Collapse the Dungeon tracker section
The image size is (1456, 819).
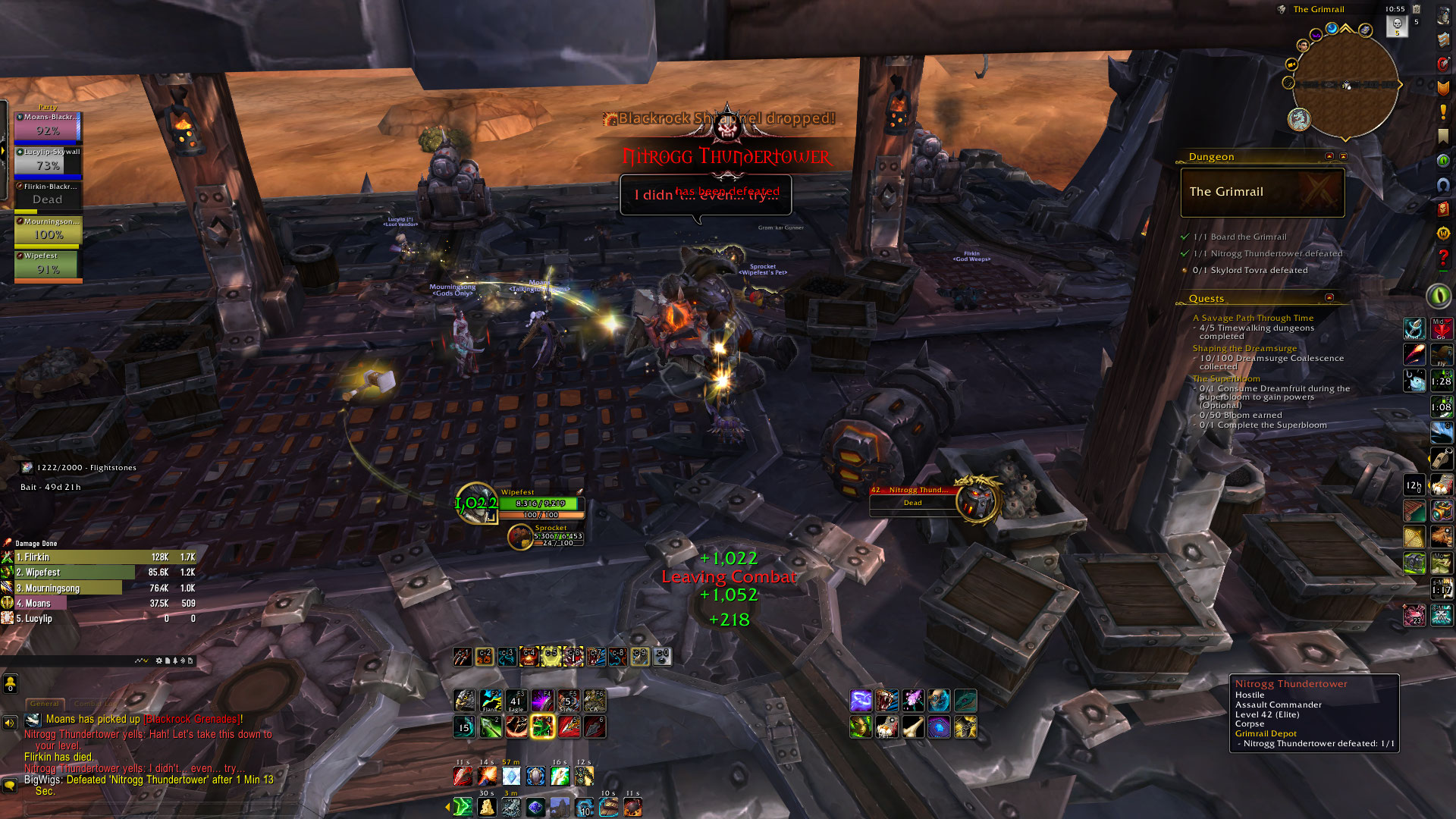pos(1329,156)
